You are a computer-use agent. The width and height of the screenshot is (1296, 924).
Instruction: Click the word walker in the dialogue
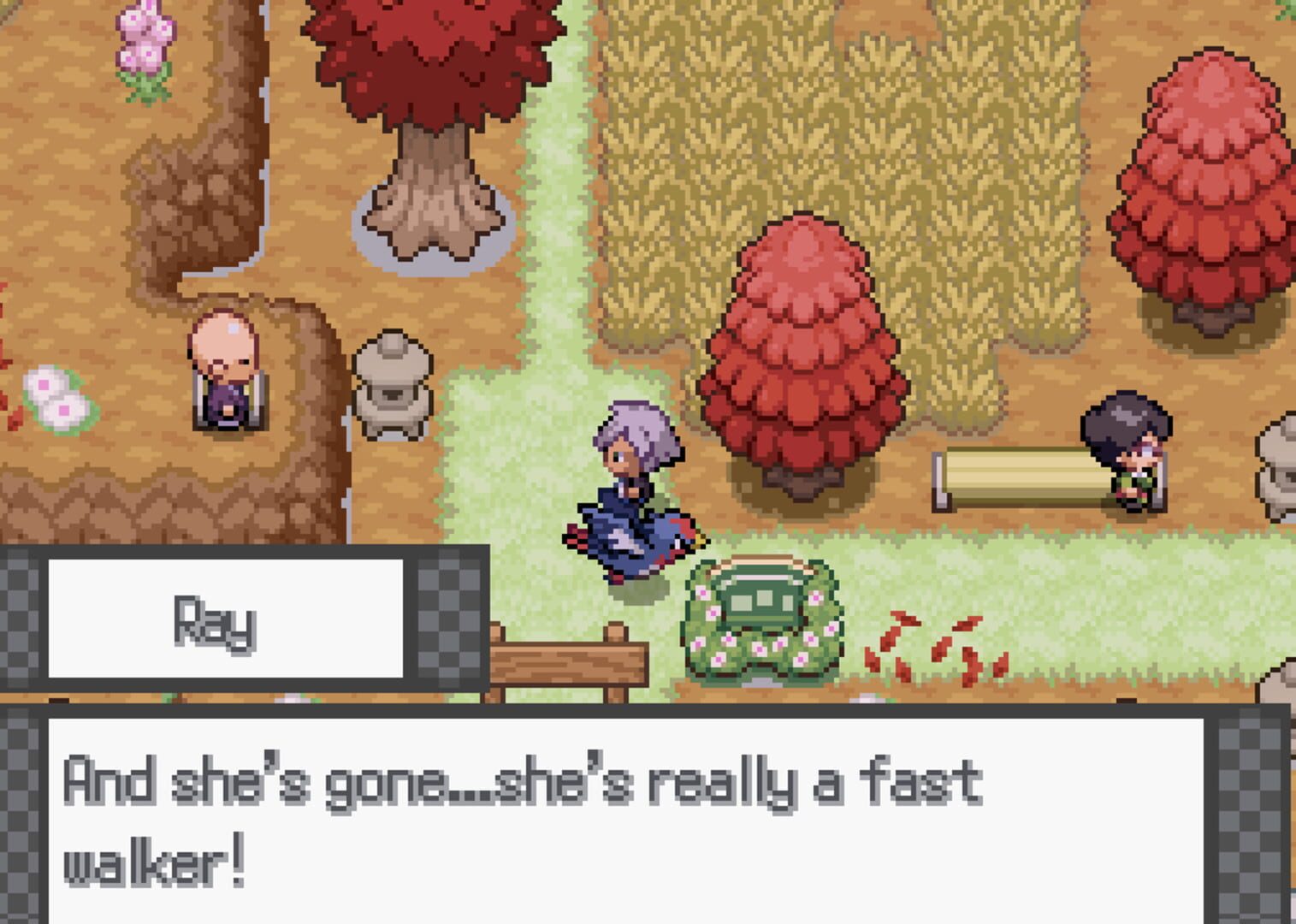click(144, 856)
